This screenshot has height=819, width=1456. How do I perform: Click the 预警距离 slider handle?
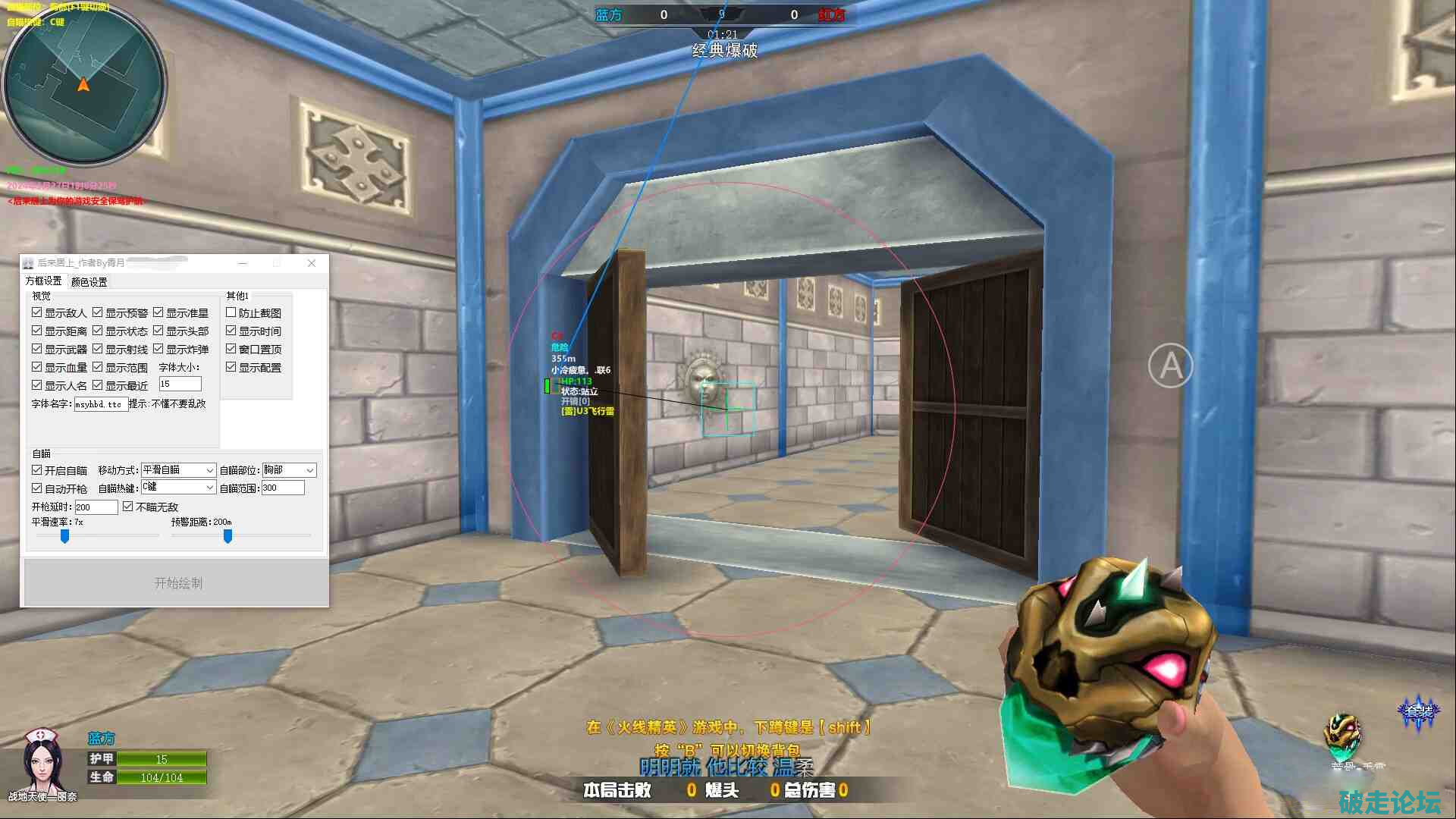[x=227, y=536]
